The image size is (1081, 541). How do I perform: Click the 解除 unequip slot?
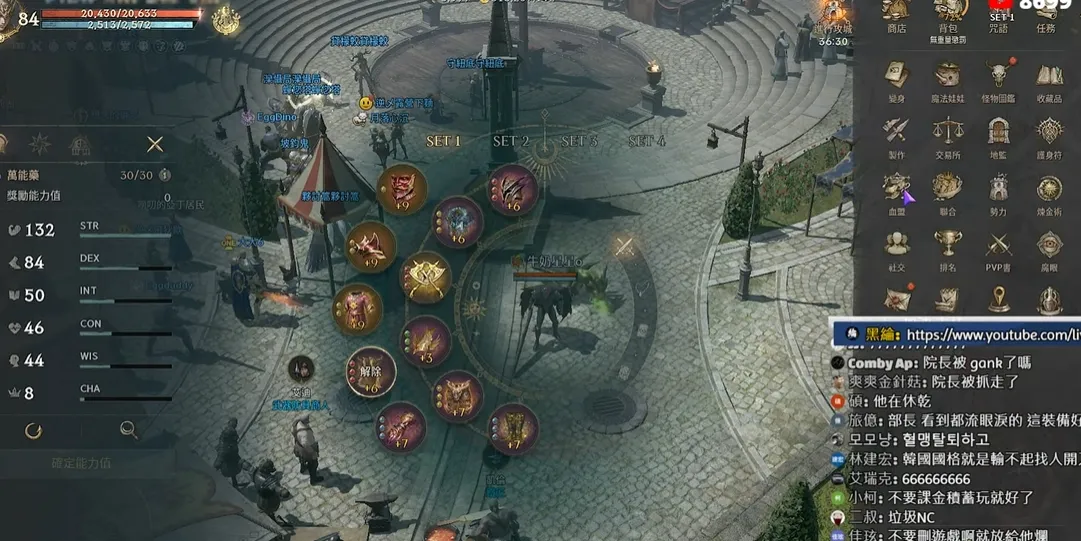point(371,372)
